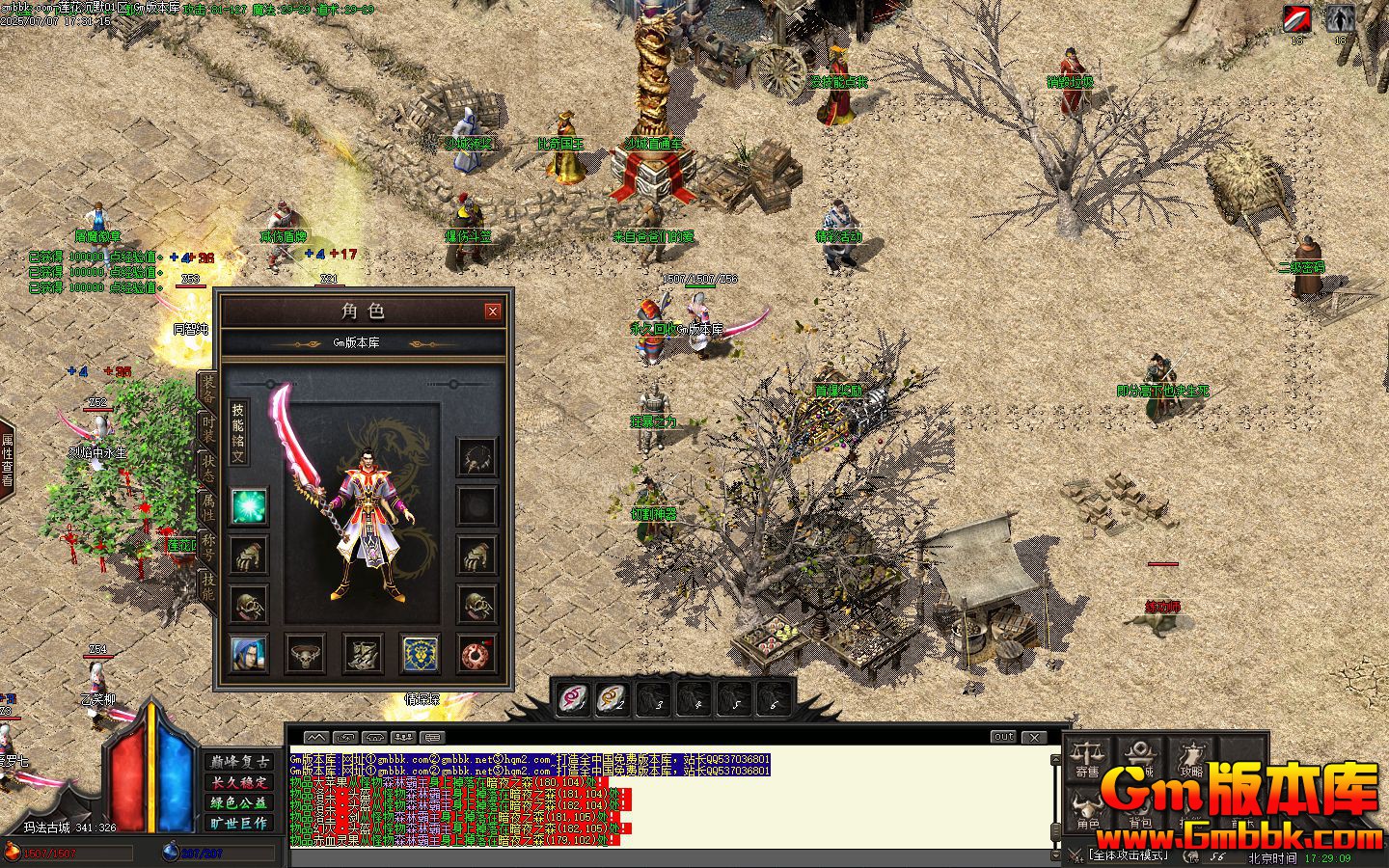
Task: Open the 攻略 strategy guide icon
Action: [1193, 755]
